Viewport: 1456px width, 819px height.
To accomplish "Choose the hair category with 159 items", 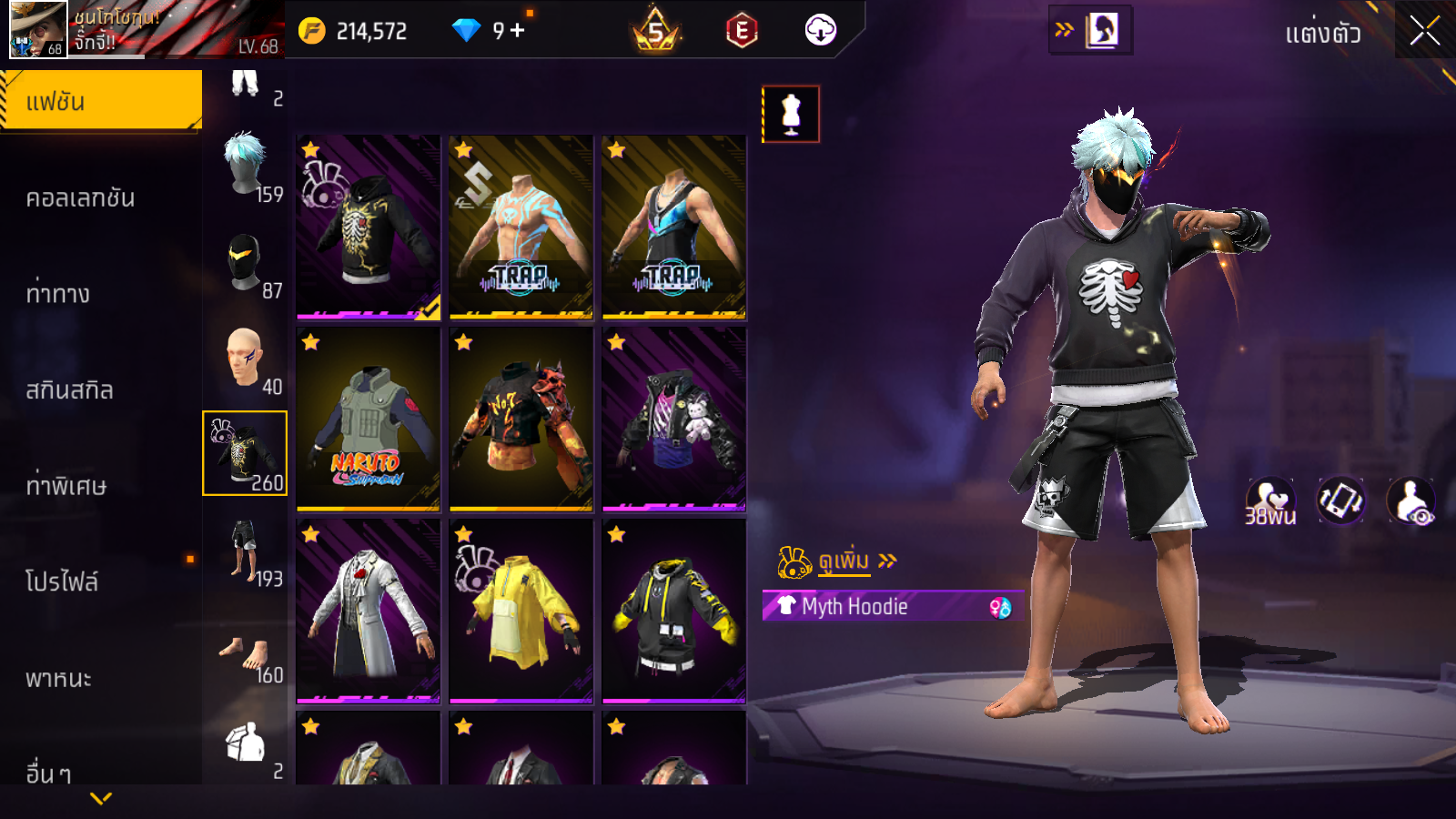I will 246,166.
